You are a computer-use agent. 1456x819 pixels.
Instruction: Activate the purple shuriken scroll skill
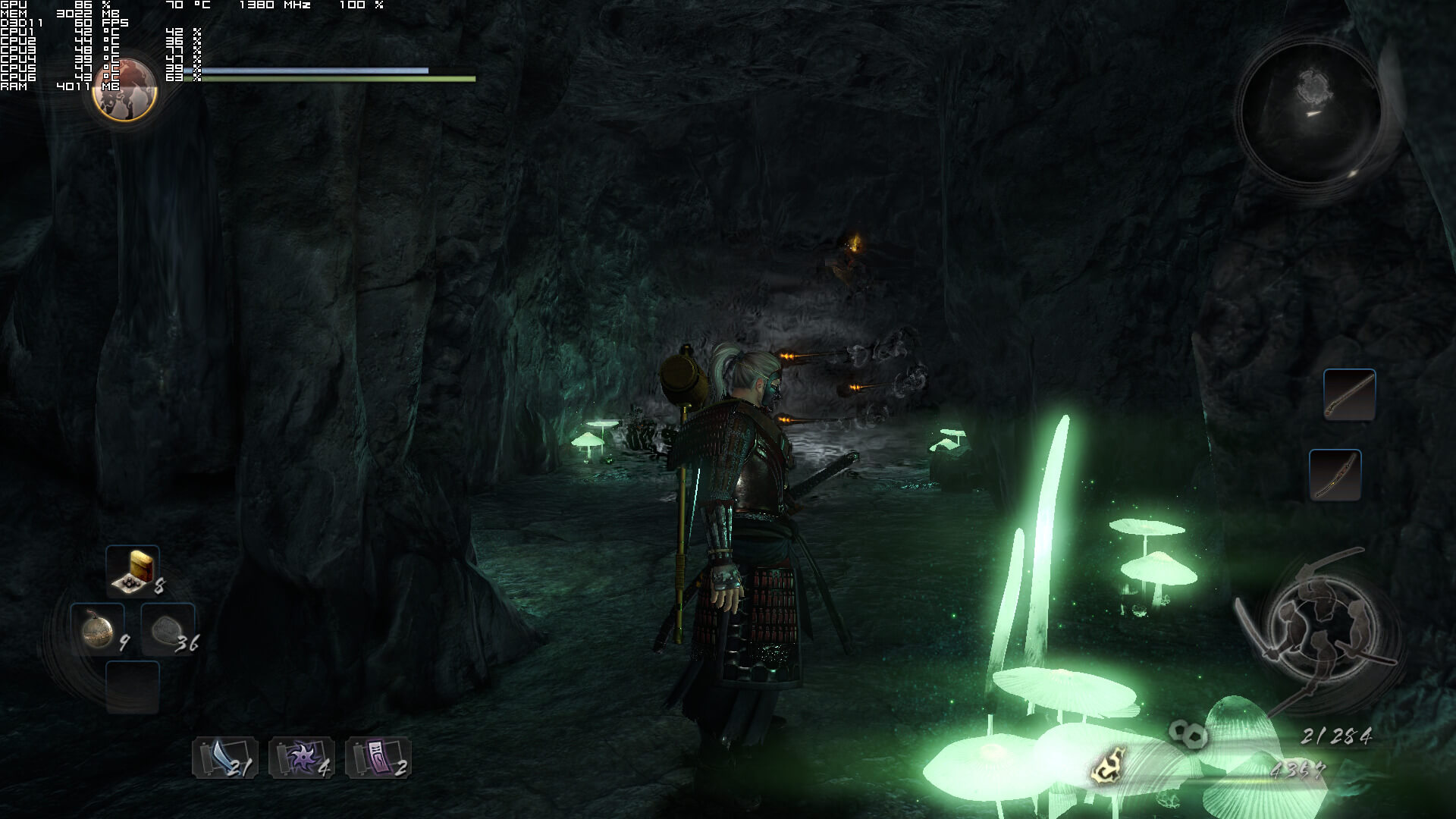pyautogui.click(x=301, y=757)
